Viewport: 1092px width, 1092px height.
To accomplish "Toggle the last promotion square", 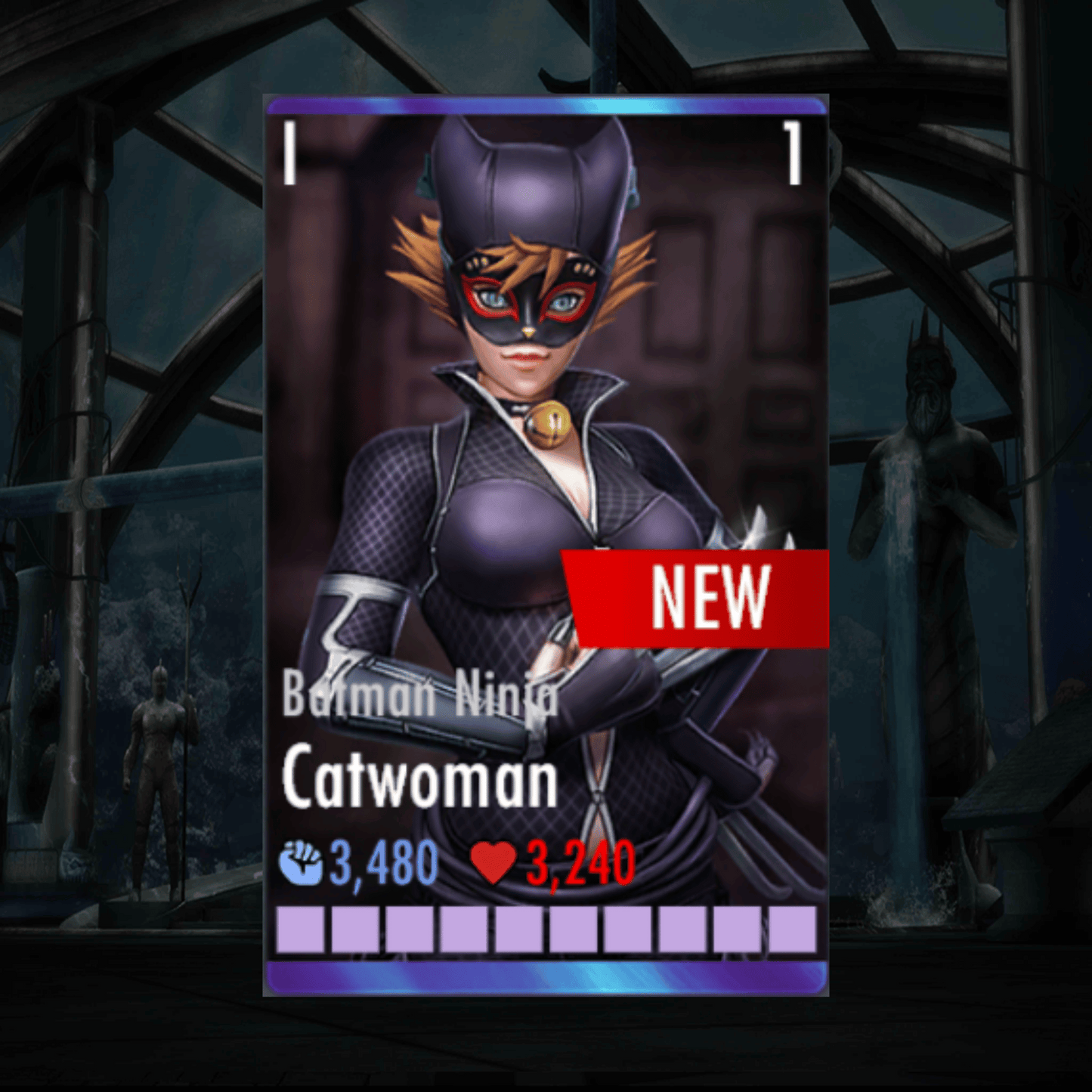I will tap(791, 931).
